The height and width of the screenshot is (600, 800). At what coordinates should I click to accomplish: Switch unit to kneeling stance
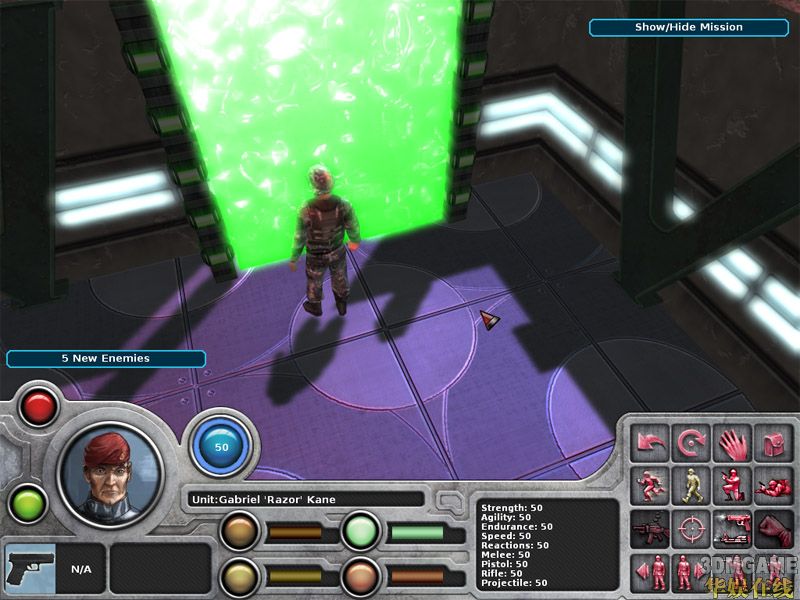(732, 485)
